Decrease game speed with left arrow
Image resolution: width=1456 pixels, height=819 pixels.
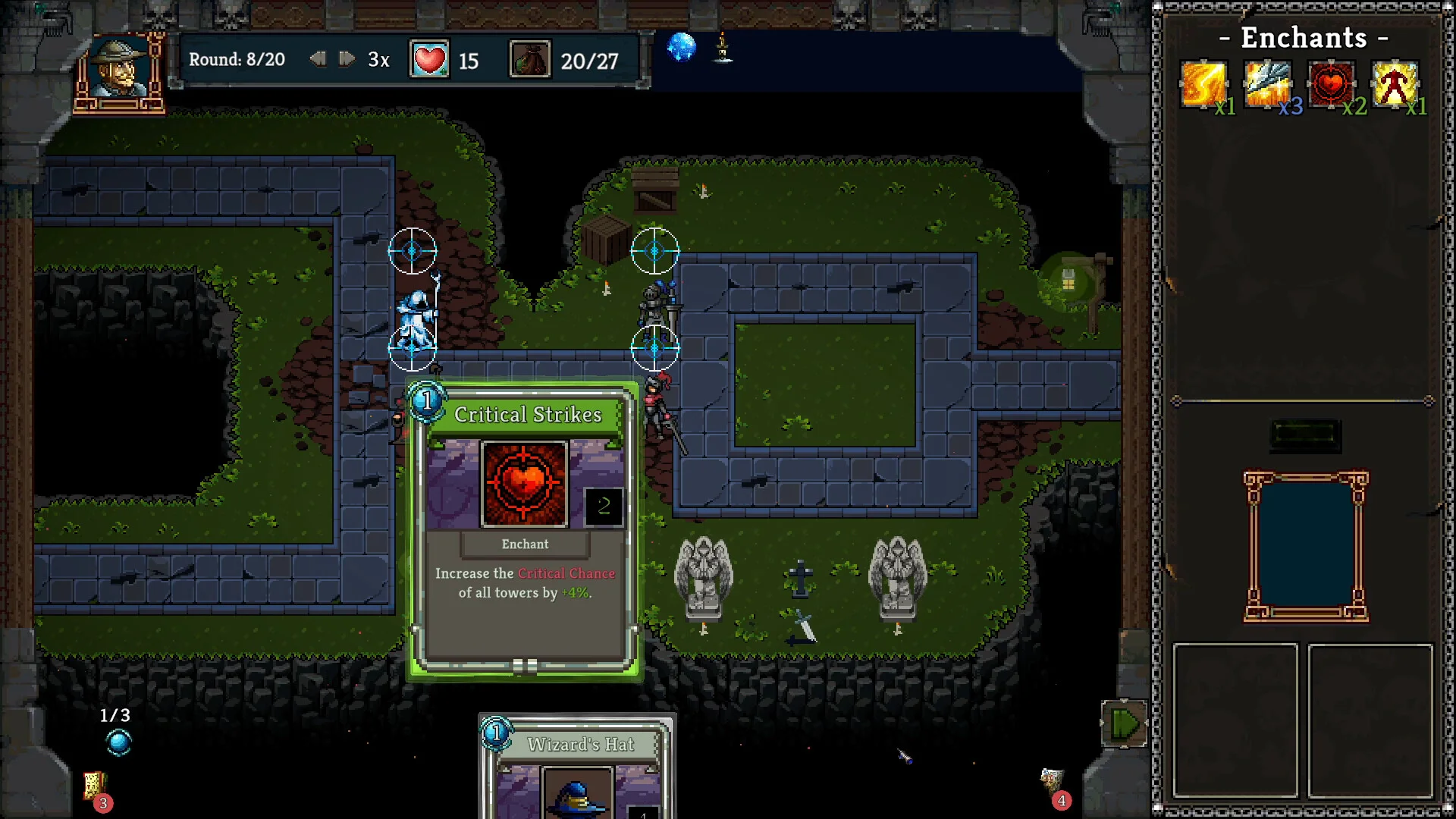pyautogui.click(x=318, y=59)
